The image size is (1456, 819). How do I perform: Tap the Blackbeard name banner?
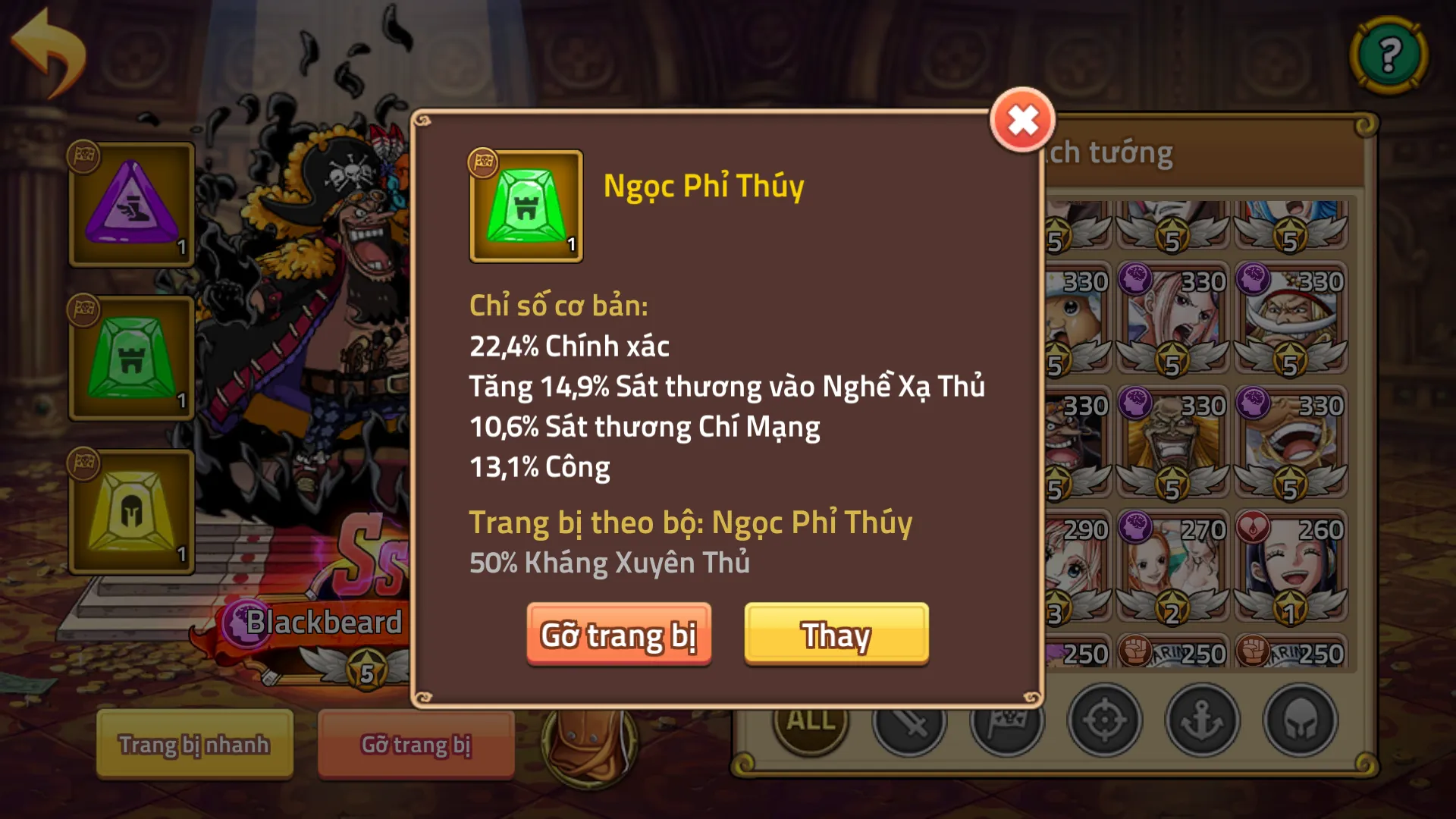[325, 622]
